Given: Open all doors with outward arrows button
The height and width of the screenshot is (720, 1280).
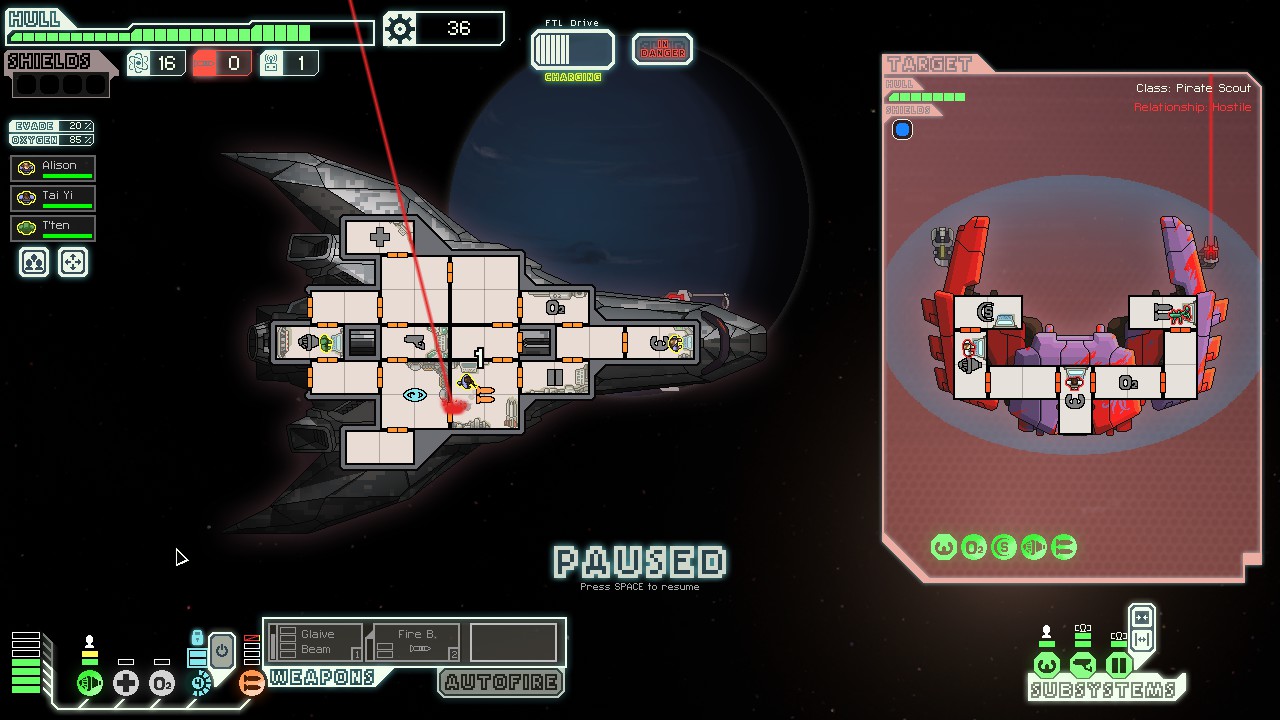Looking at the screenshot, I should [x=1142, y=640].
